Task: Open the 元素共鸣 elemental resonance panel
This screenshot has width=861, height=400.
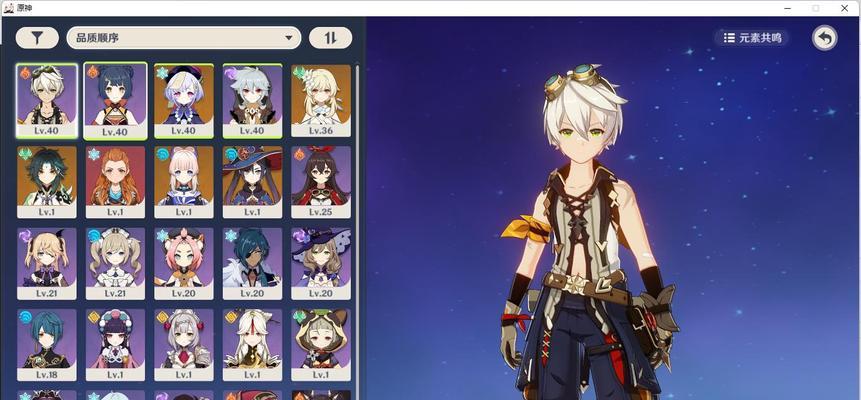Action: coord(752,38)
